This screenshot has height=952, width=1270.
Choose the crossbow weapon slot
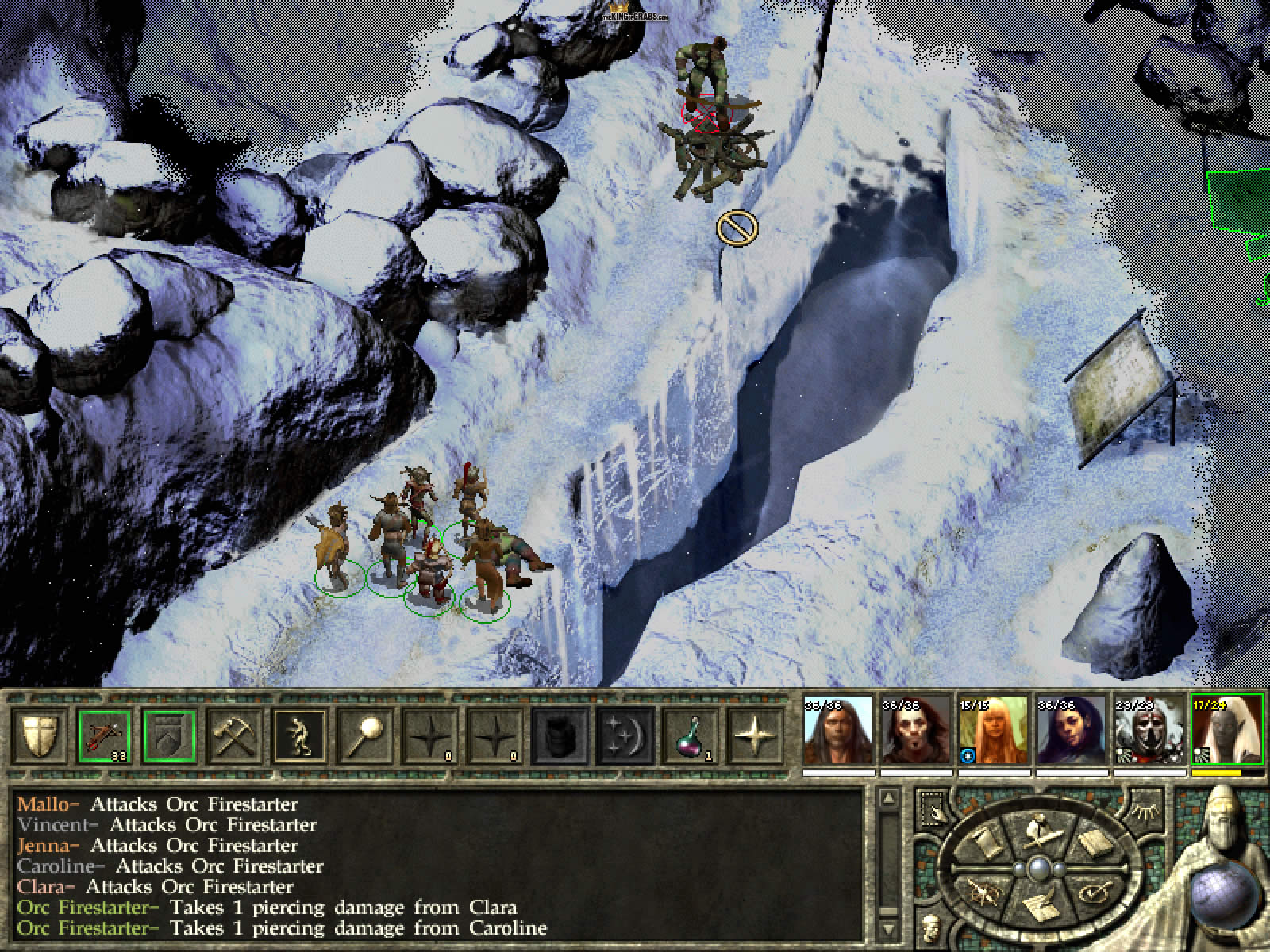point(106,735)
